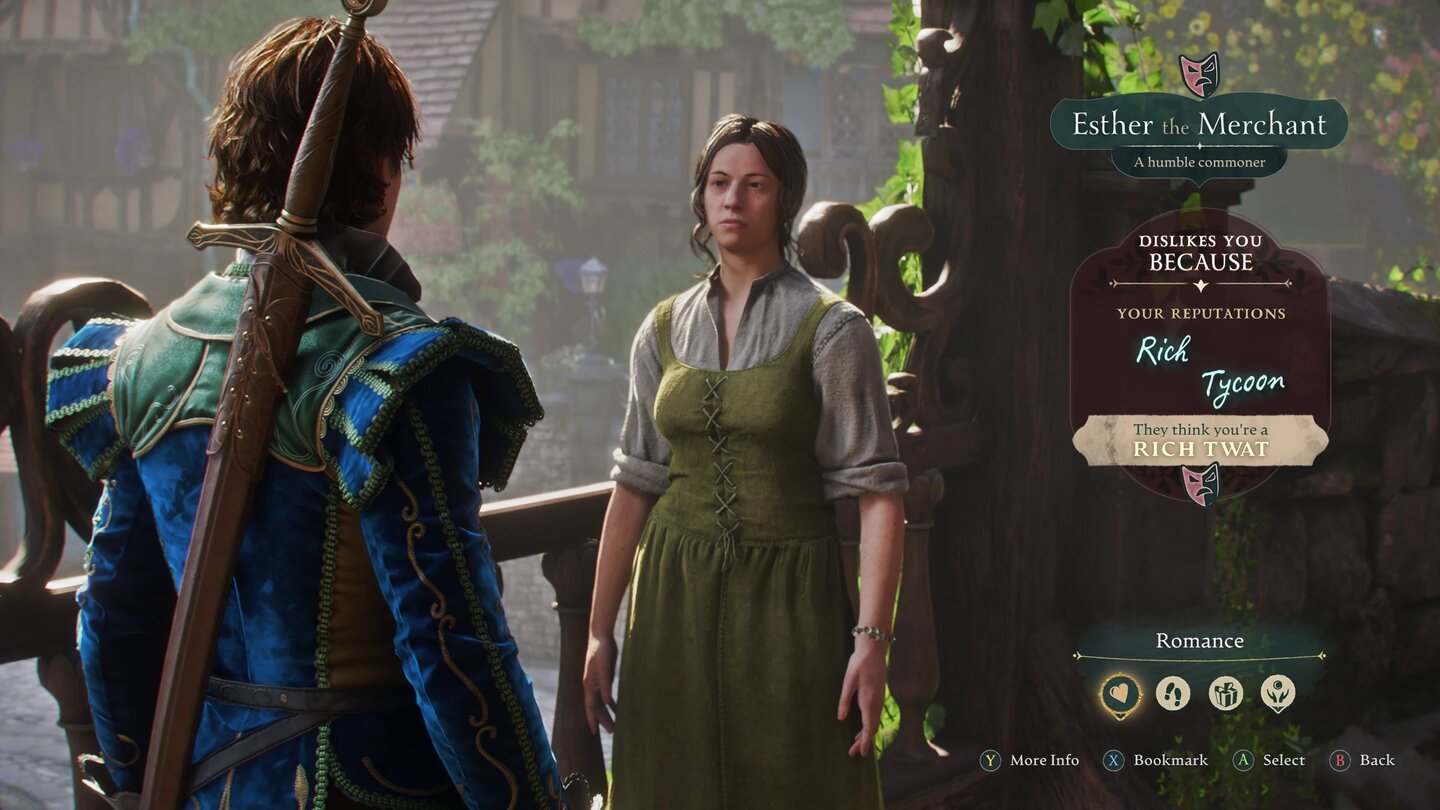The image size is (1440, 810).
Task: Expand the chevron under the heart icon
Action: pos(1120,715)
